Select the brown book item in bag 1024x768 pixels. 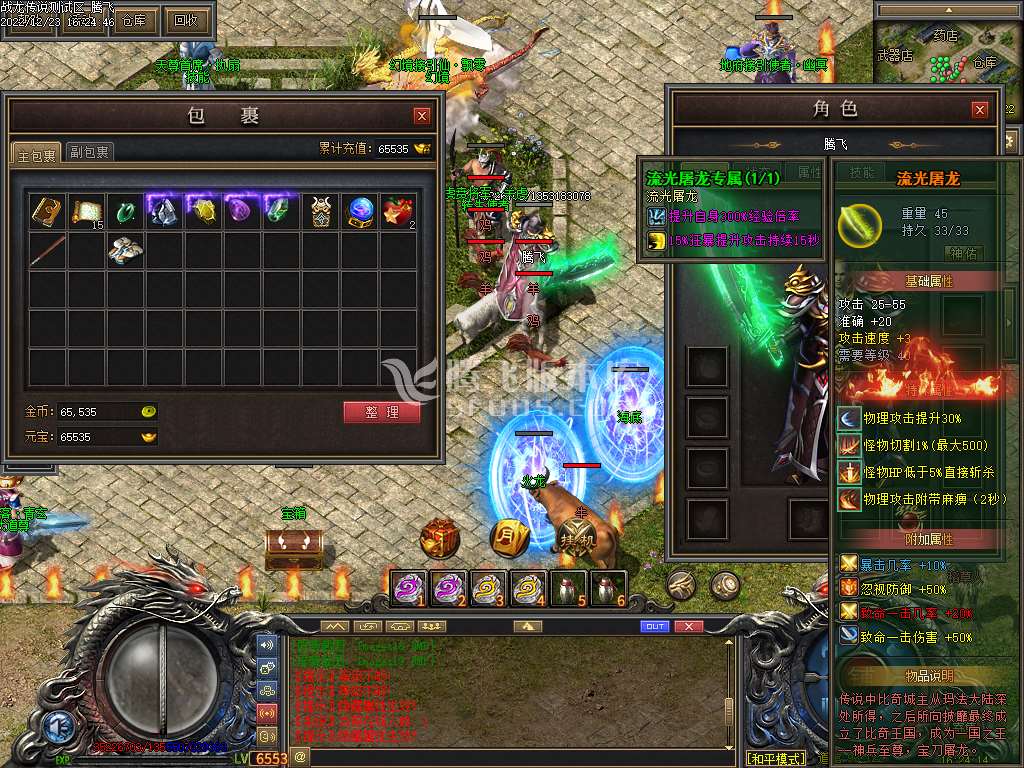pyautogui.click(x=46, y=211)
